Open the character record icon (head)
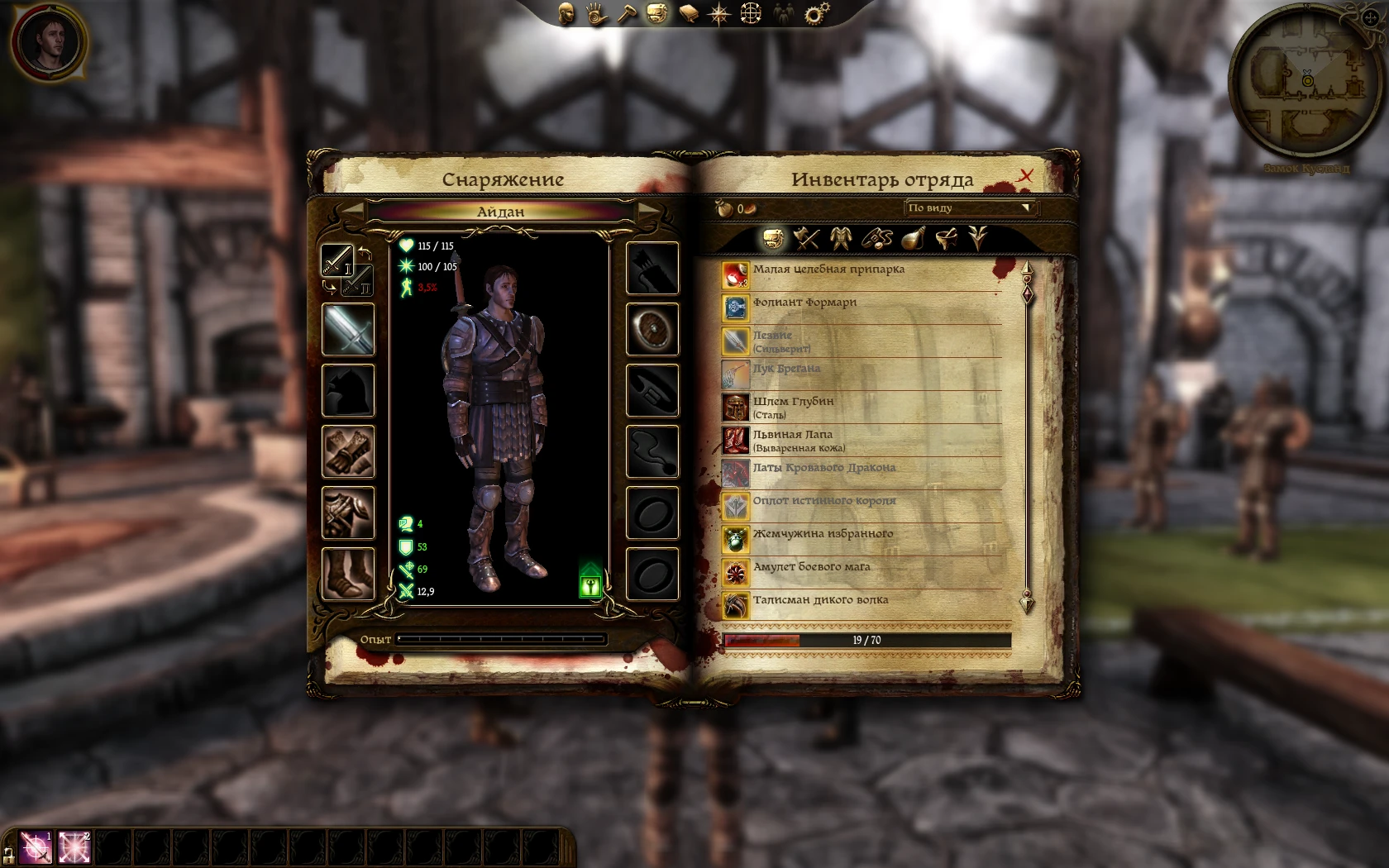Image resolution: width=1389 pixels, height=868 pixels. click(567, 12)
